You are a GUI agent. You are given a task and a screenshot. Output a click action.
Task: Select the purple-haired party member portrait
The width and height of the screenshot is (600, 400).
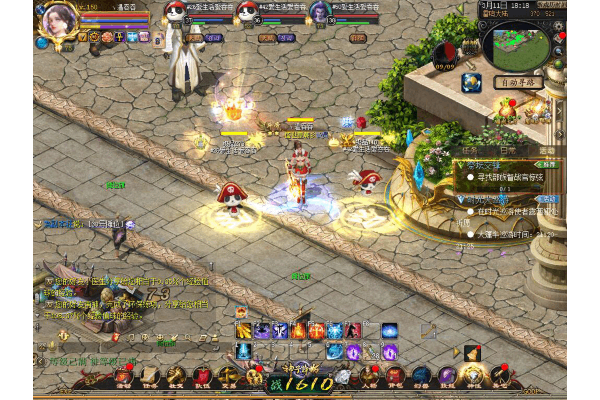[x=320, y=13]
